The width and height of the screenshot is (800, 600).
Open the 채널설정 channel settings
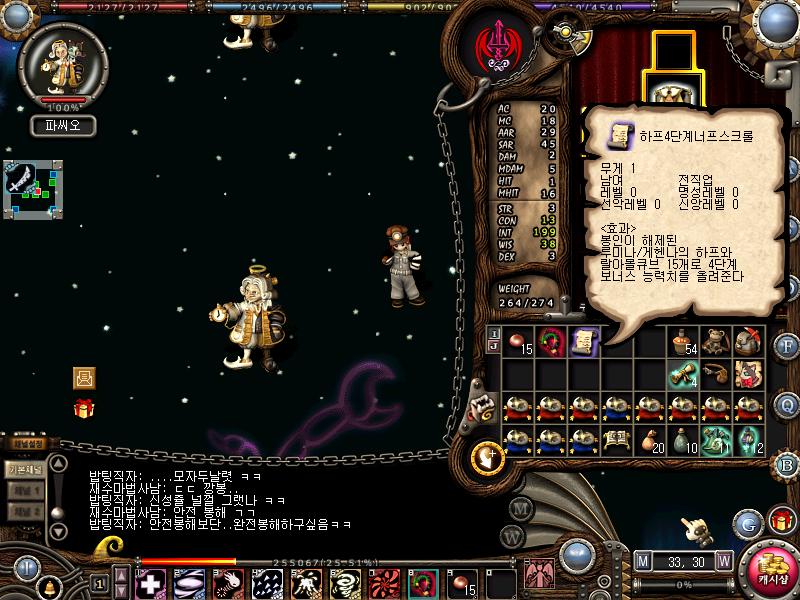pos(24,442)
